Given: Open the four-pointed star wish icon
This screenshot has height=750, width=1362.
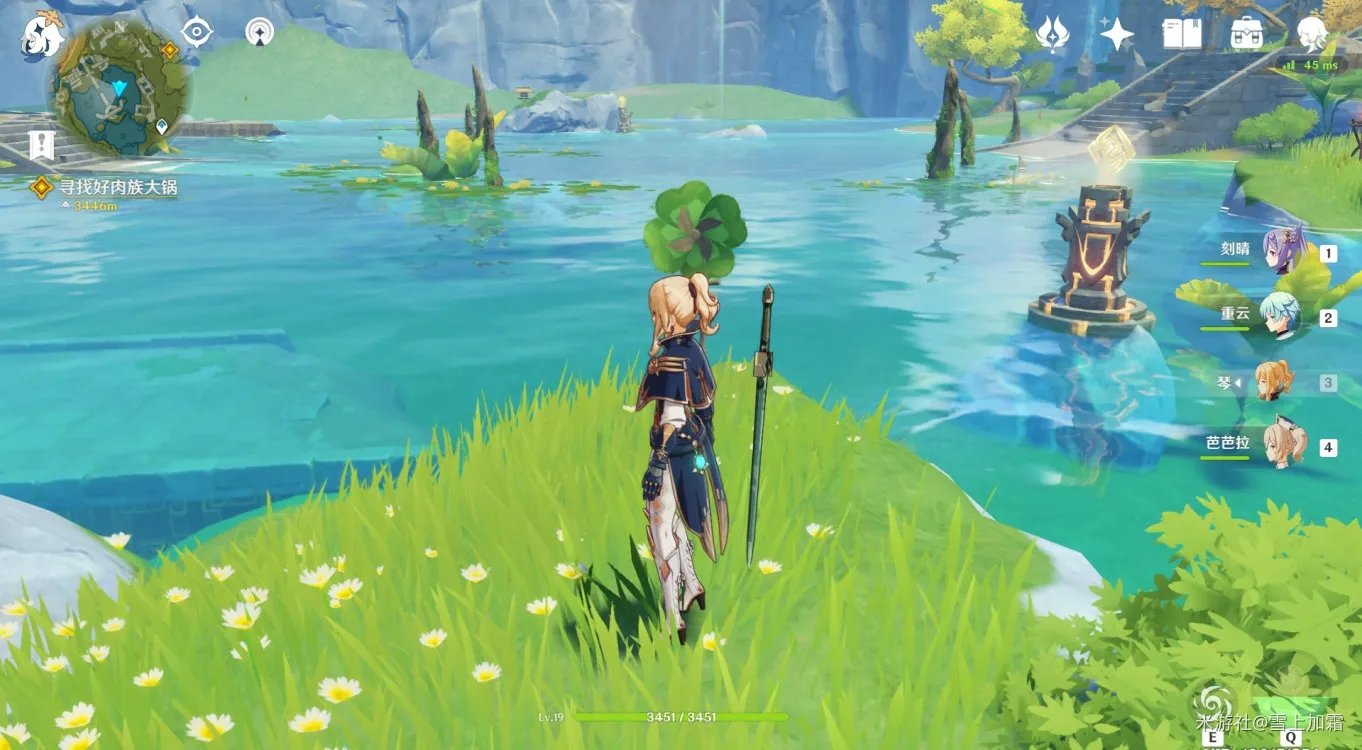Looking at the screenshot, I should [x=1116, y=34].
